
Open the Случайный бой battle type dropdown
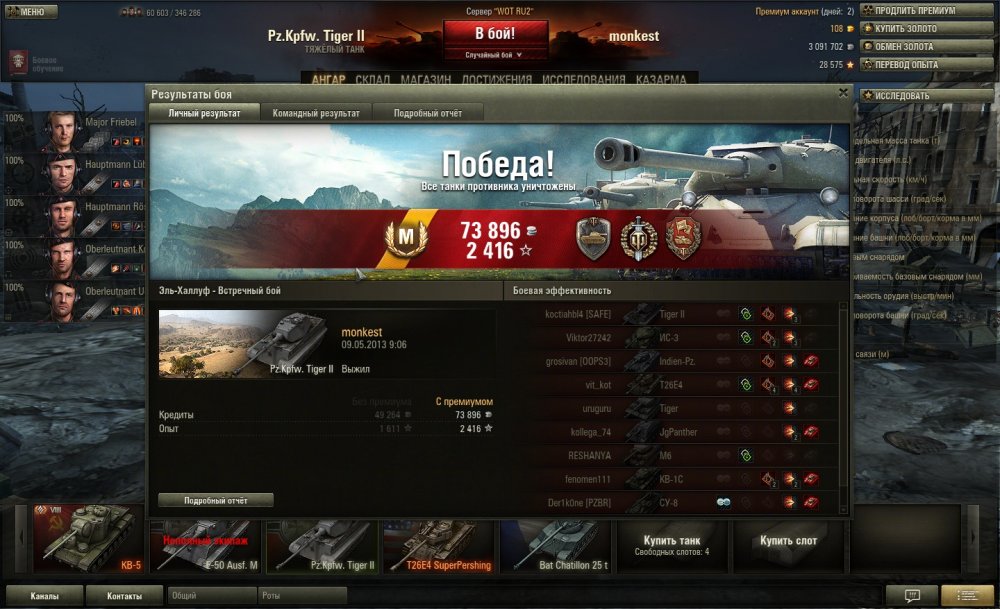click(496, 55)
